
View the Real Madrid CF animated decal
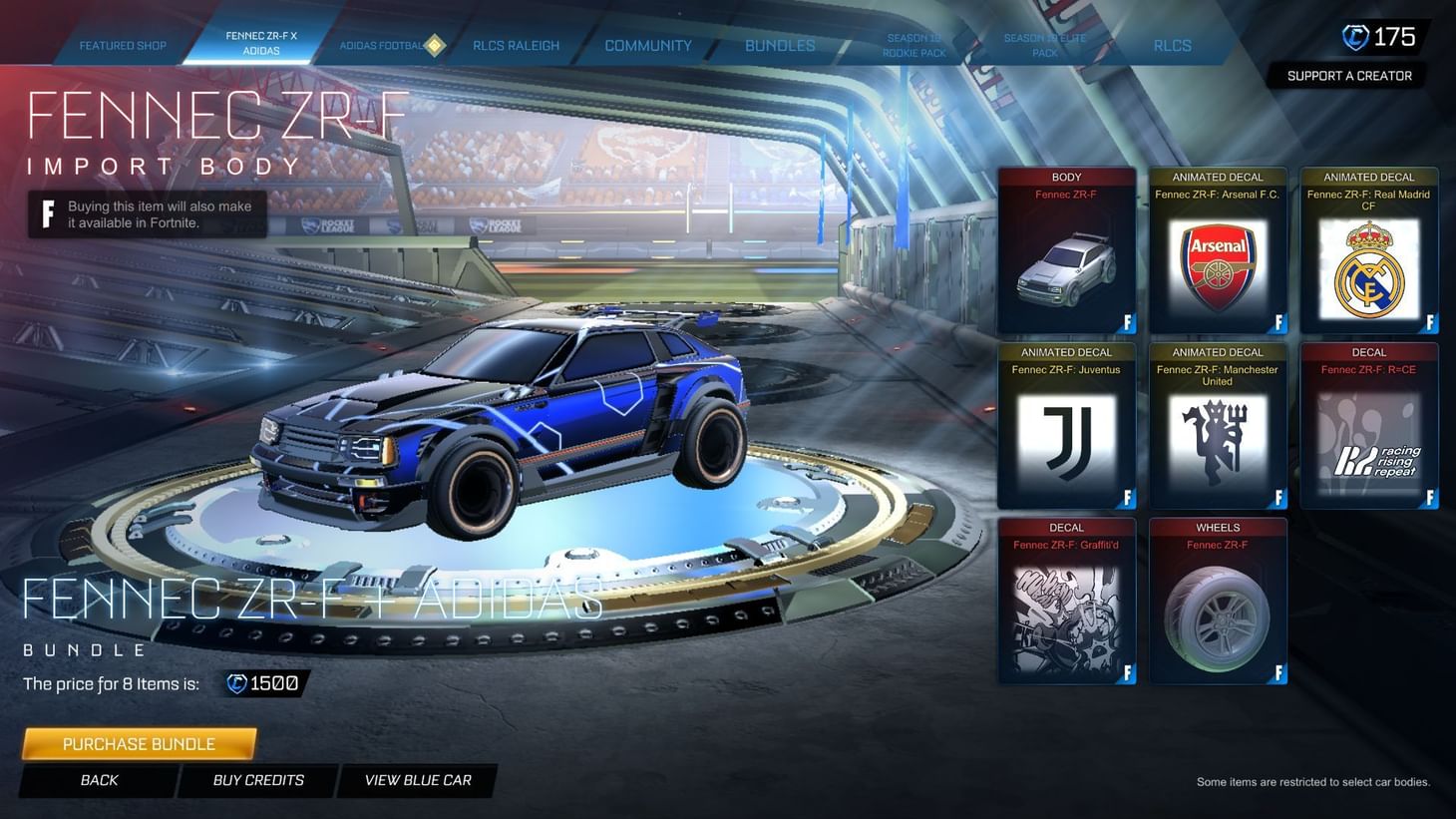pyautogui.click(x=1367, y=251)
